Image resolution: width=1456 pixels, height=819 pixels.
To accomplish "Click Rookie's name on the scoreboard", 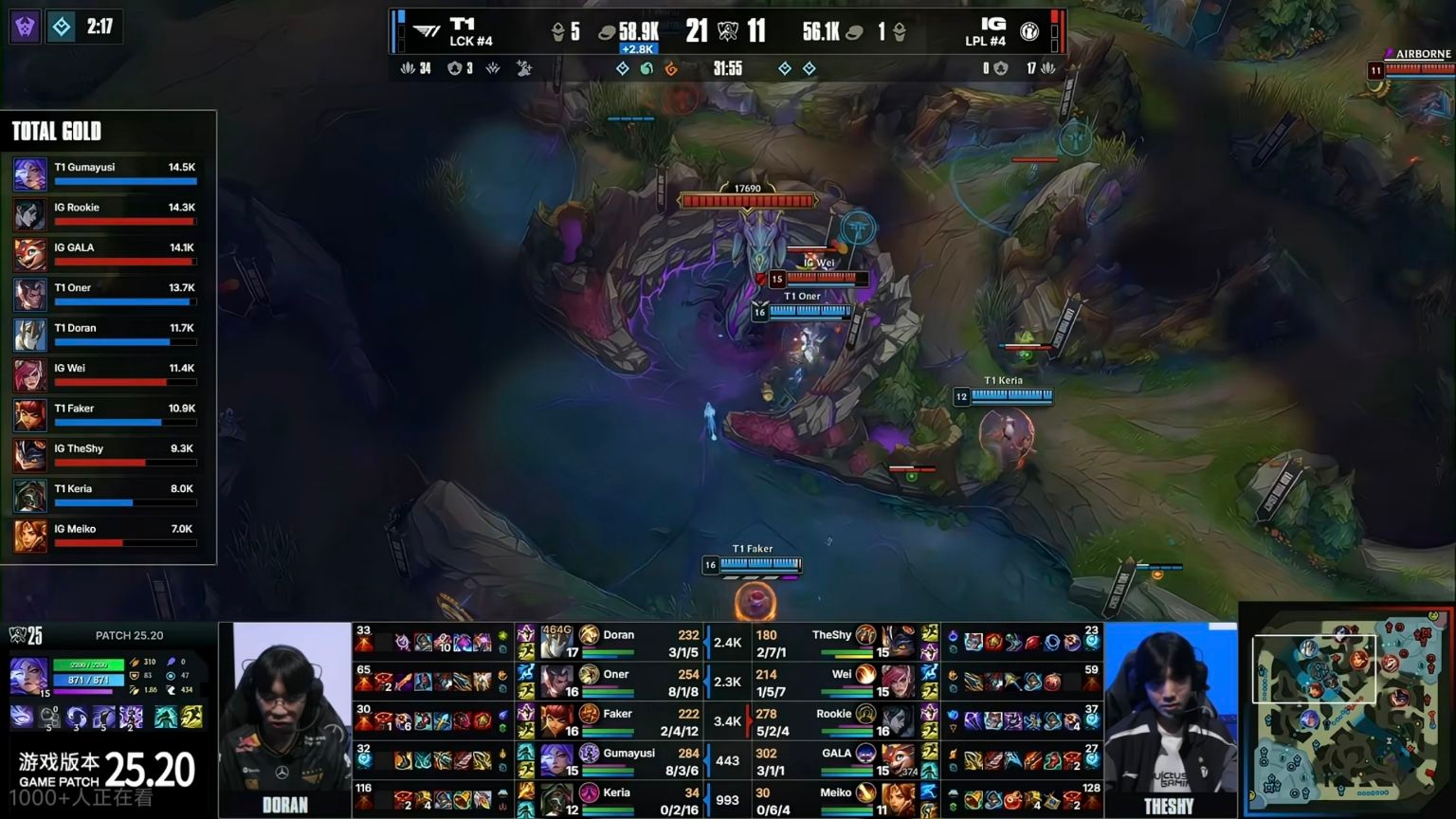I will pyautogui.click(x=833, y=714).
